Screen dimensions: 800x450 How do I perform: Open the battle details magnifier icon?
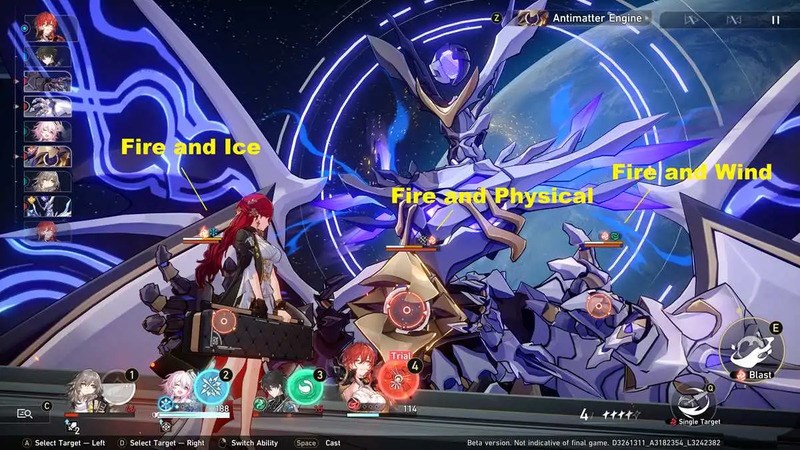point(24,412)
